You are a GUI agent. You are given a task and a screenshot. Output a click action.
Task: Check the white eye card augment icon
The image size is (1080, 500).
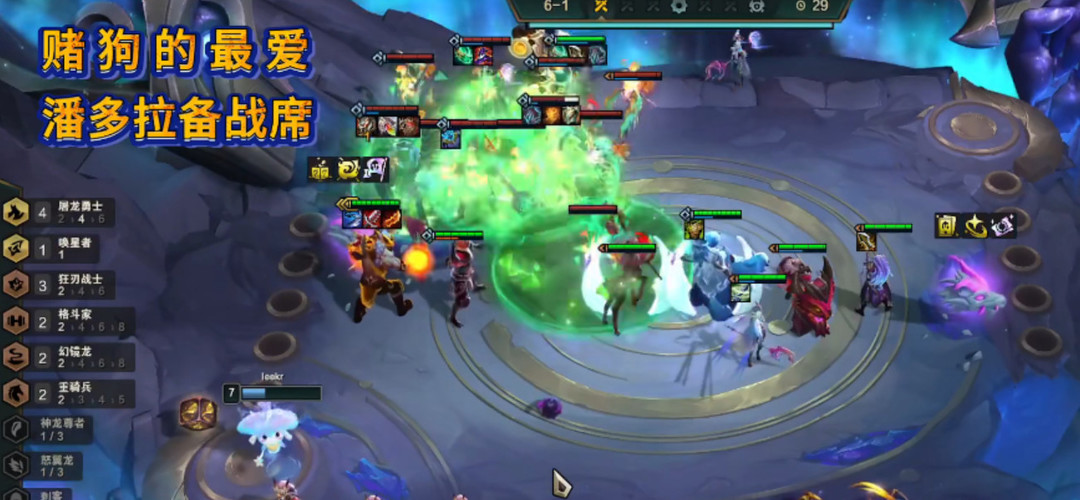click(1002, 226)
